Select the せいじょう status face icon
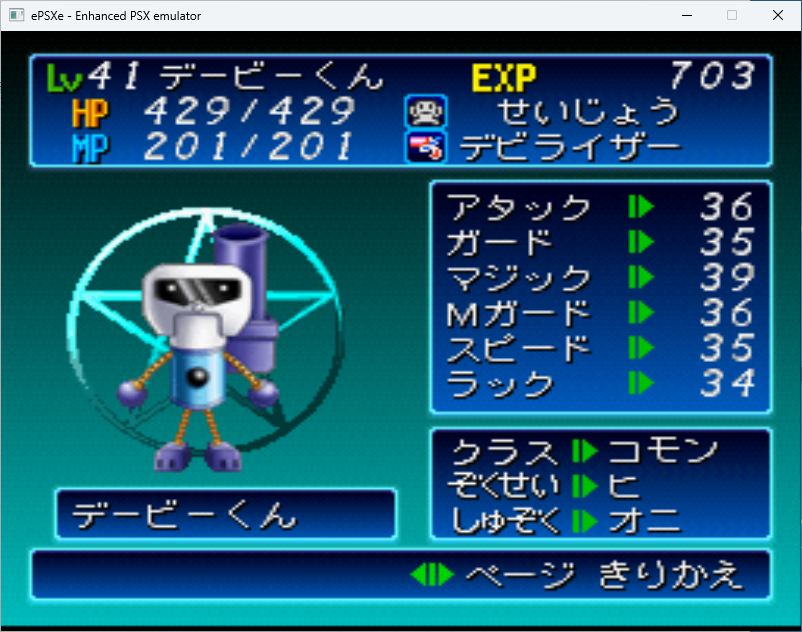802x632 pixels. point(425,111)
